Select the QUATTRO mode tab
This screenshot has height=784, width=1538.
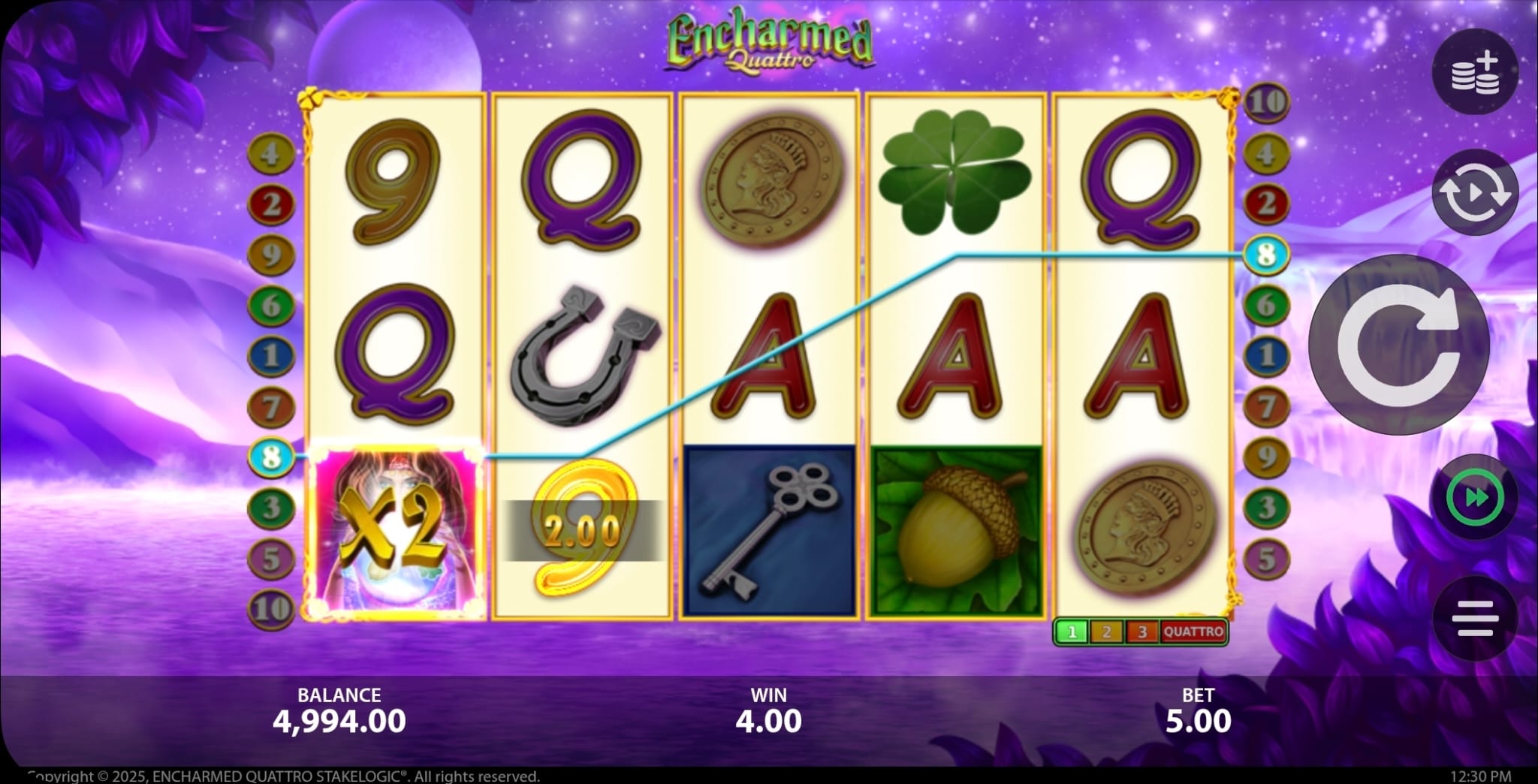[x=1193, y=632]
